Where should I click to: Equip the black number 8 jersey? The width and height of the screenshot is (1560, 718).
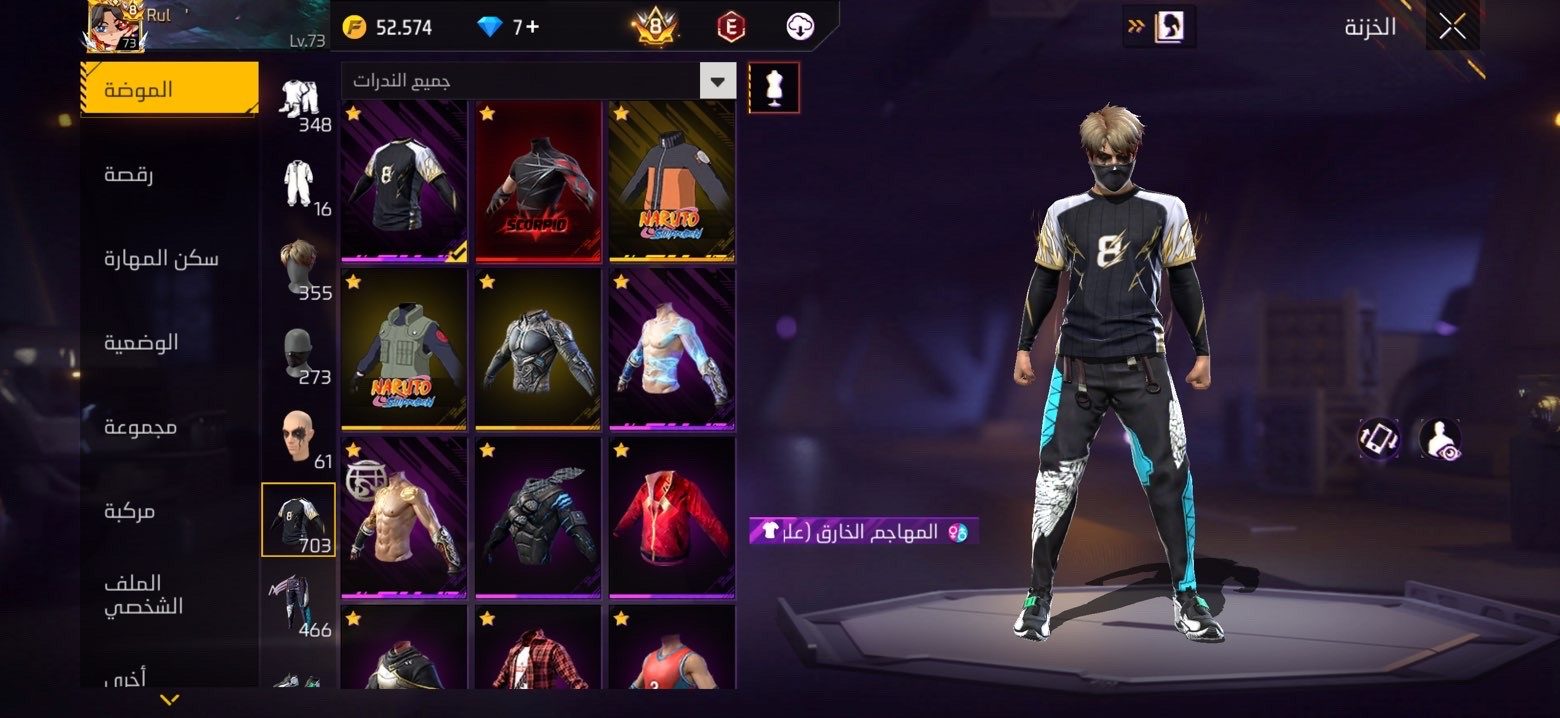click(x=404, y=182)
